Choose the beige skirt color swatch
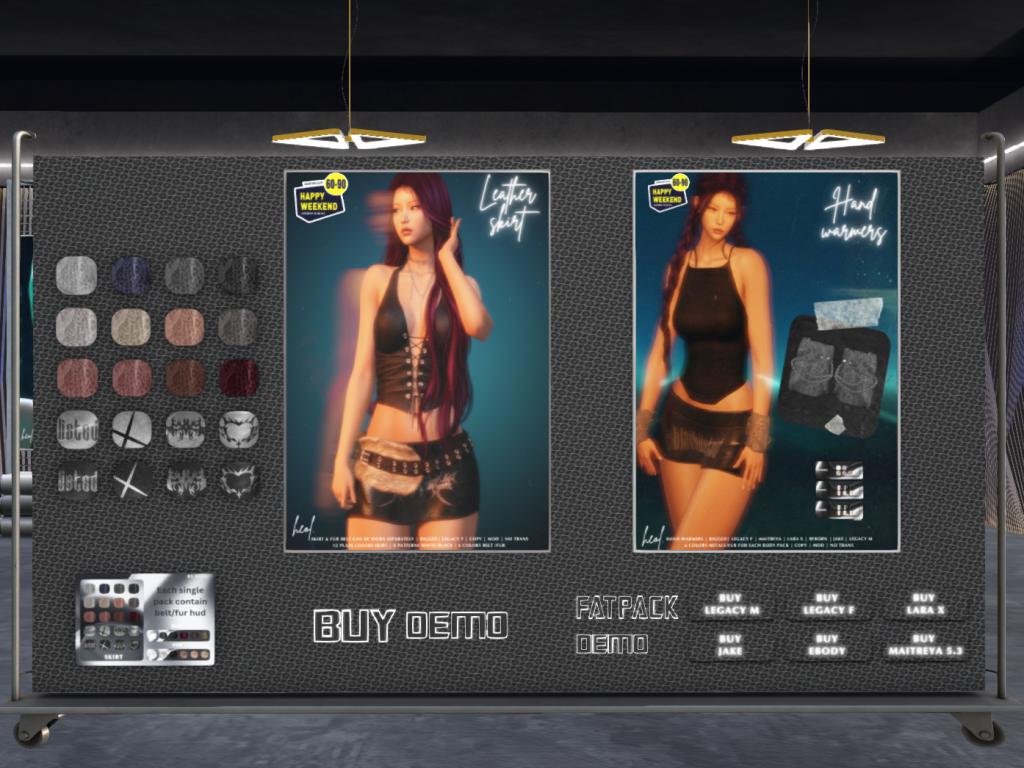Screen dimensions: 1024x768 [130, 327]
